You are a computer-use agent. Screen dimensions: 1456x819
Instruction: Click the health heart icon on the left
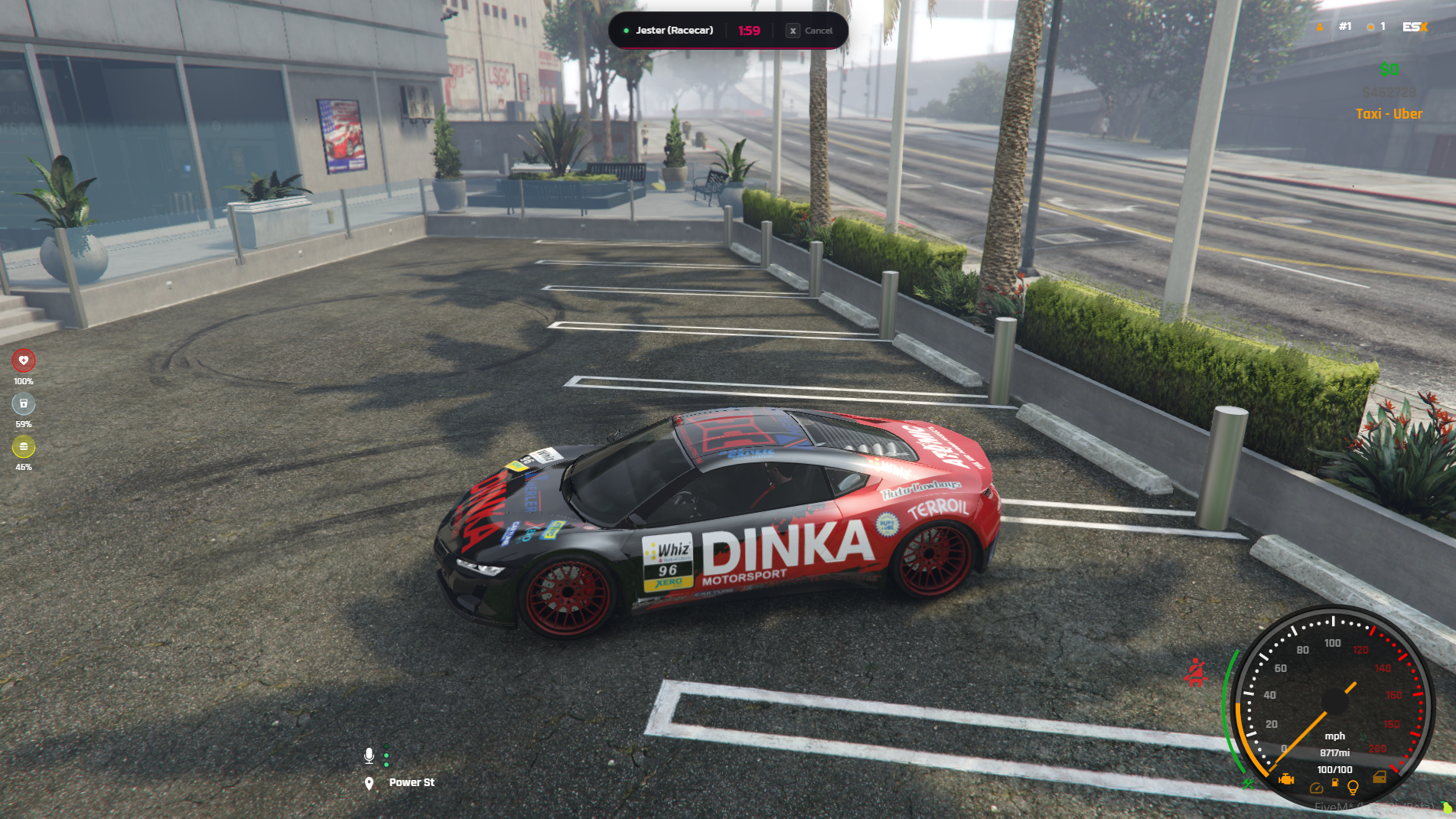(24, 360)
